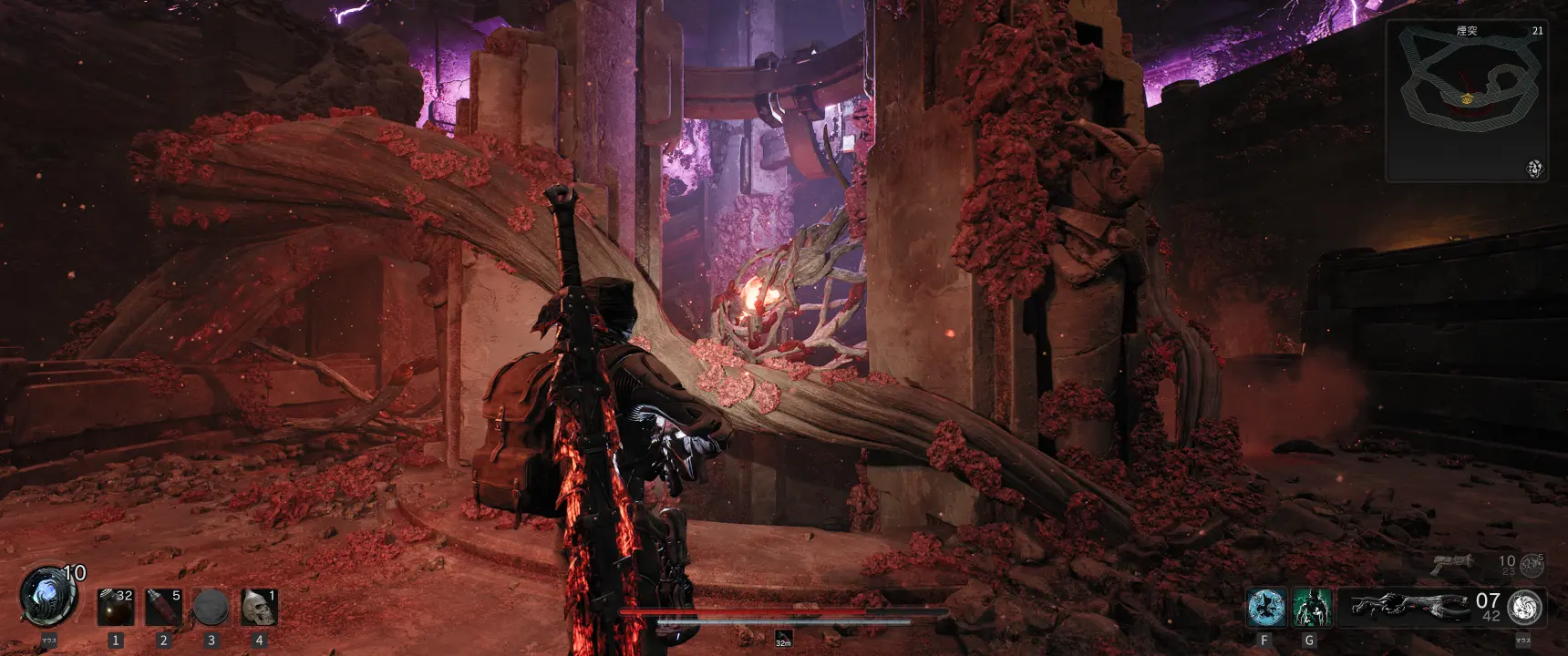Activate the green silhouette skill icon
The image size is (1568, 656).
[1311, 608]
